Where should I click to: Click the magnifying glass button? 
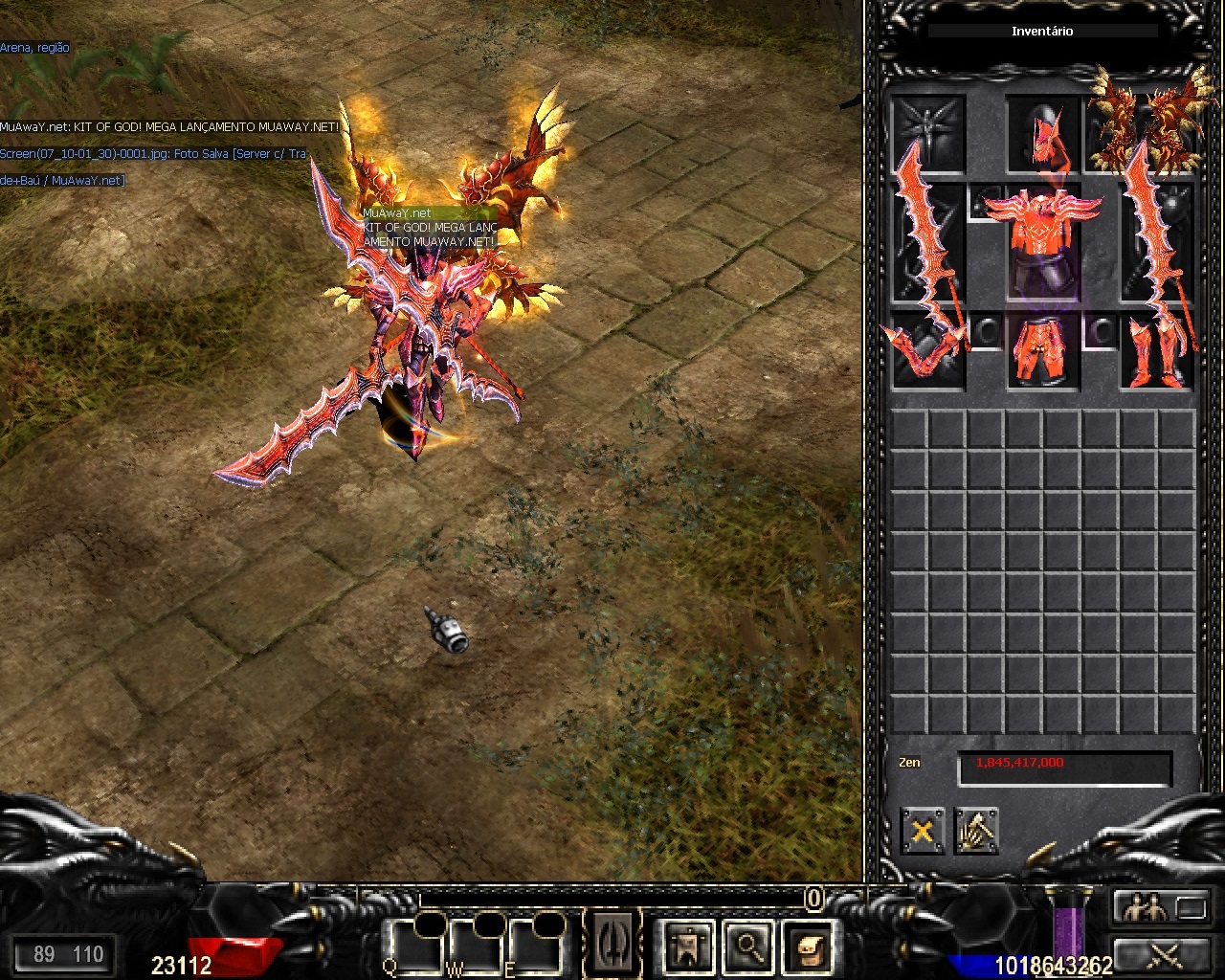click(x=748, y=946)
